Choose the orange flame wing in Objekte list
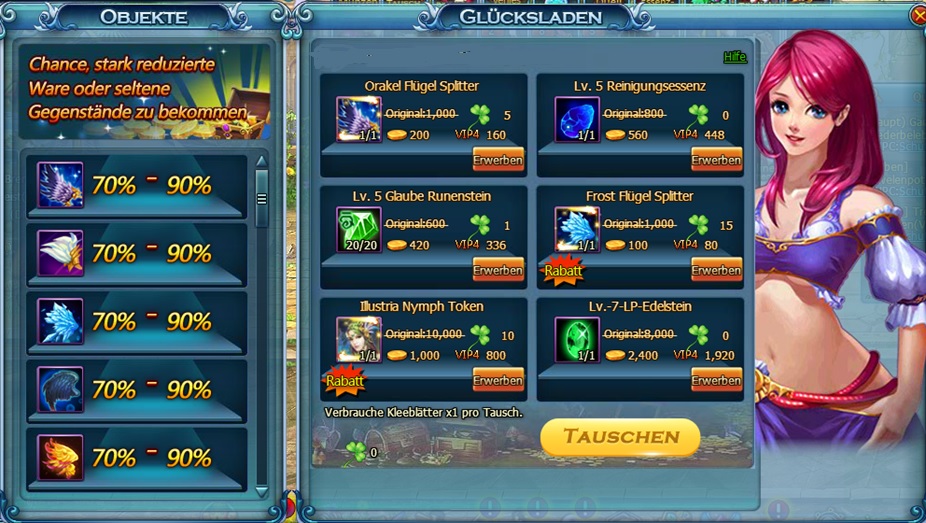The width and height of the screenshot is (926, 523). tap(60, 457)
